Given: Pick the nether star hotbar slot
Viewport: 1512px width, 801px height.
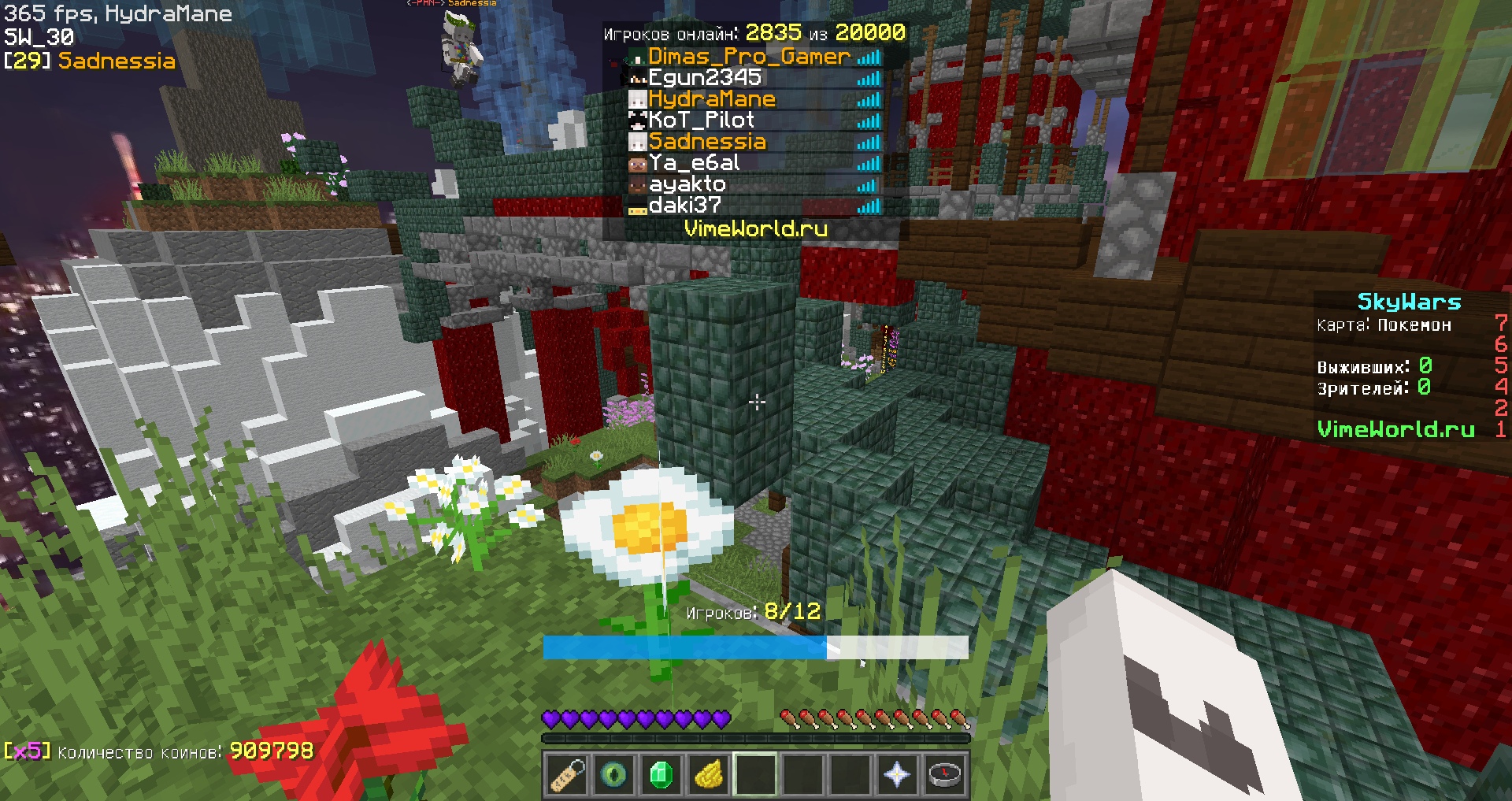Looking at the screenshot, I should click(x=897, y=775).
